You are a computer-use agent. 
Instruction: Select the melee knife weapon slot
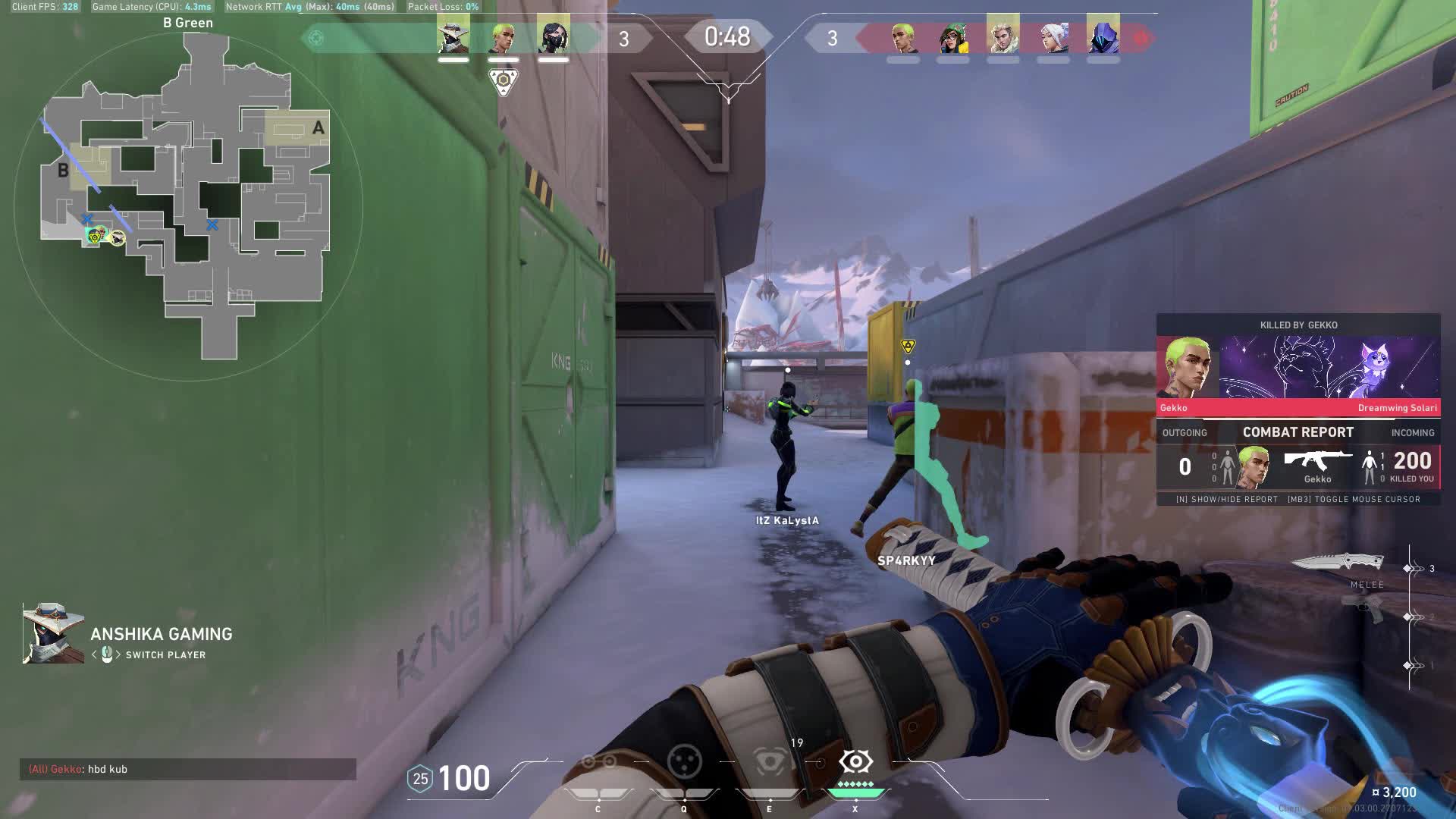click(1338, 563)
